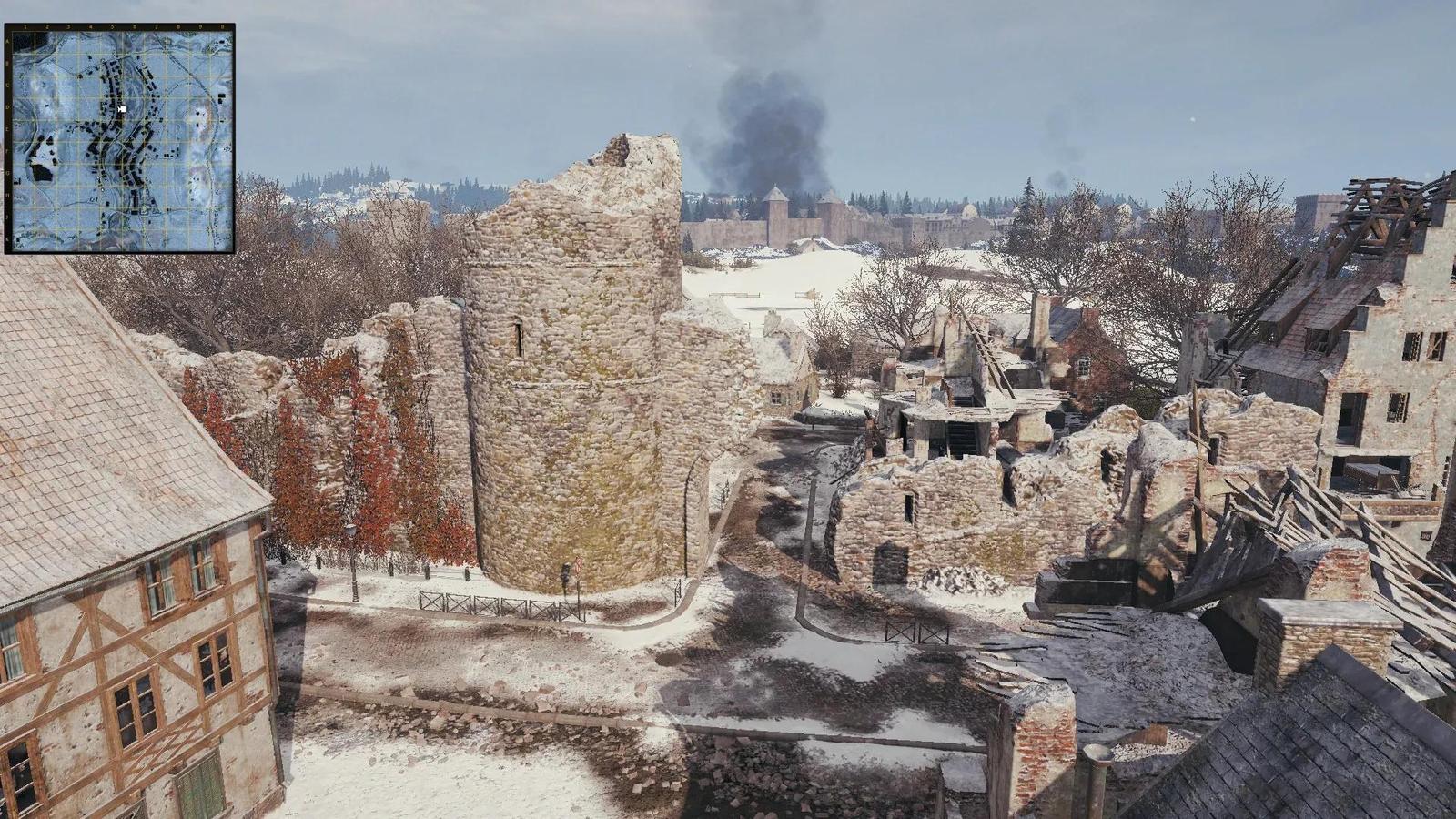The height and width of the screenshot is (819, 1456).
Task: Click the minimap column label 1
Action: (25, 26)
